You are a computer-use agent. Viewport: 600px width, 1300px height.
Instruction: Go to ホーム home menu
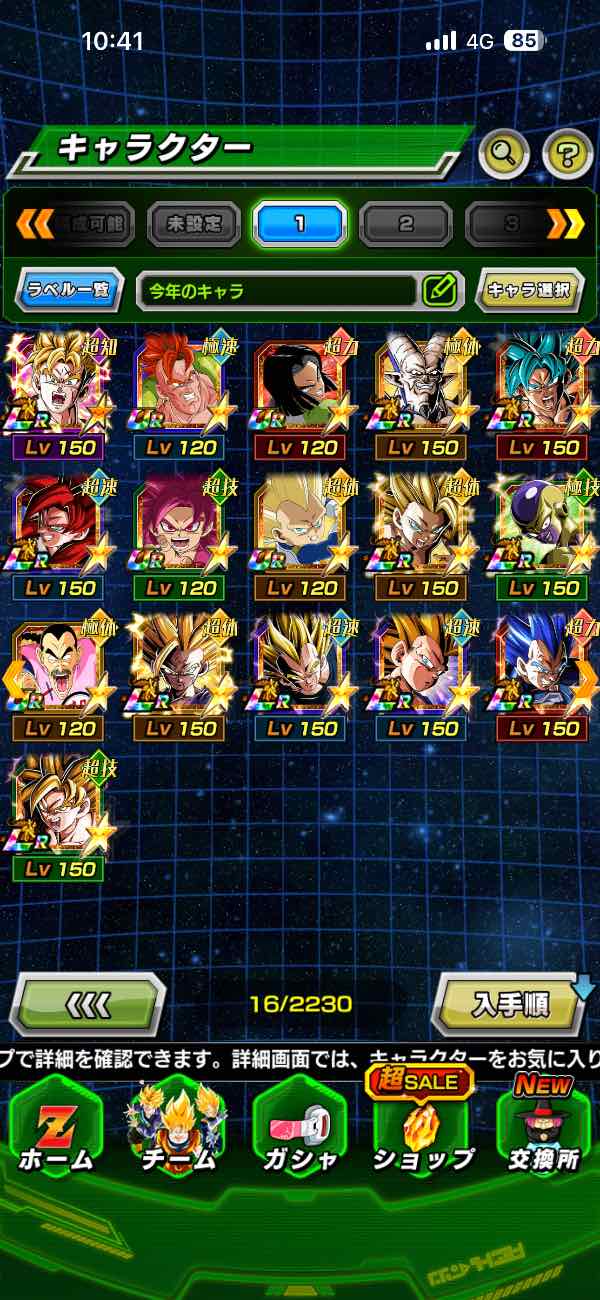tap(55, 1130)
